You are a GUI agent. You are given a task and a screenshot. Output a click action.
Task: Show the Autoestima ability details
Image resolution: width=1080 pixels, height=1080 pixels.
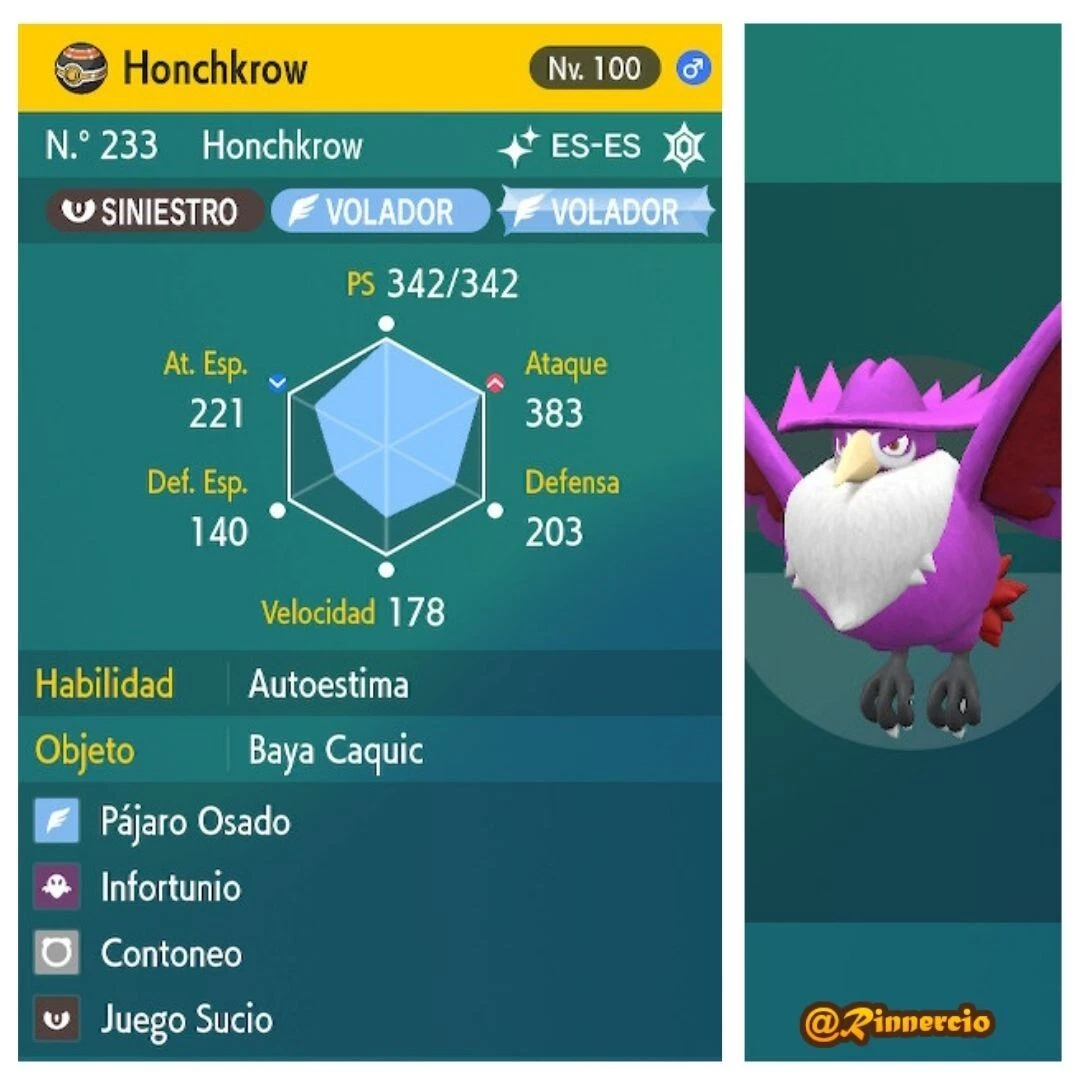tap(328, 685)
